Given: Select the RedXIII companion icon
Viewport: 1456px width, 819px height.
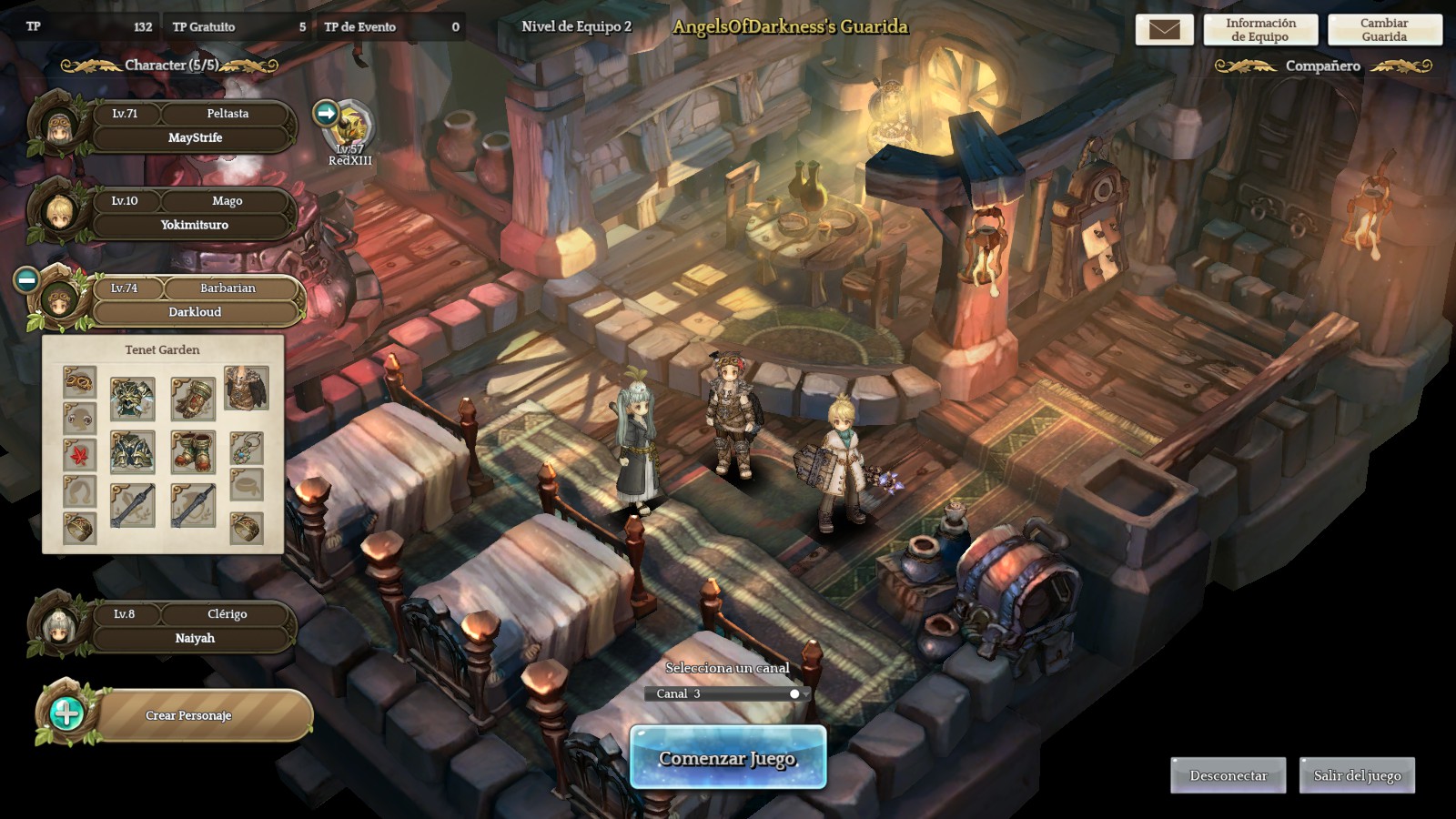Looking at the screenshot, I should point(350,127).
